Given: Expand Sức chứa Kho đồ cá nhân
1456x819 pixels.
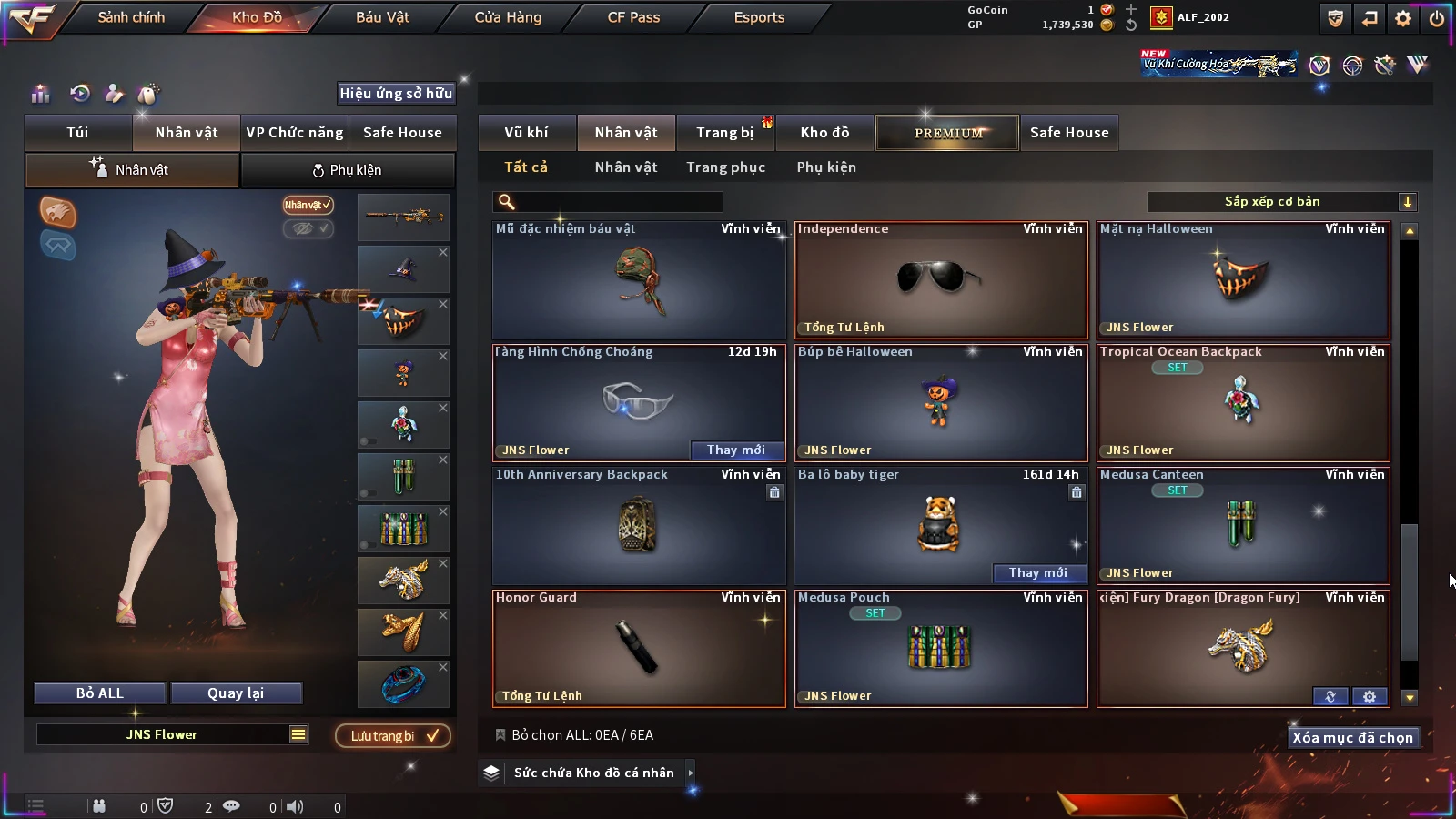Looking at the screenshot, I should [x=593, y=773].
